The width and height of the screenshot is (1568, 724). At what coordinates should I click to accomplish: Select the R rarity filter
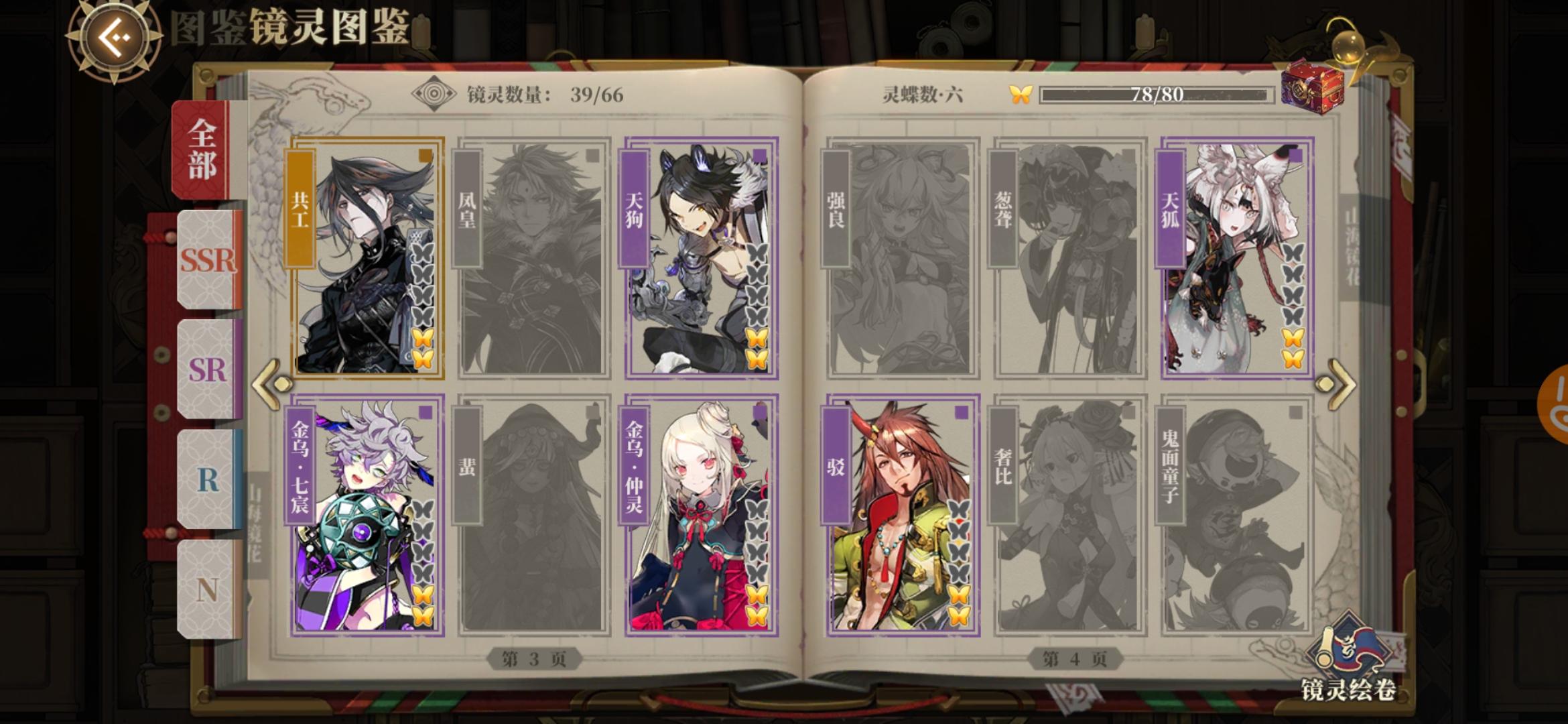(206, 480)
